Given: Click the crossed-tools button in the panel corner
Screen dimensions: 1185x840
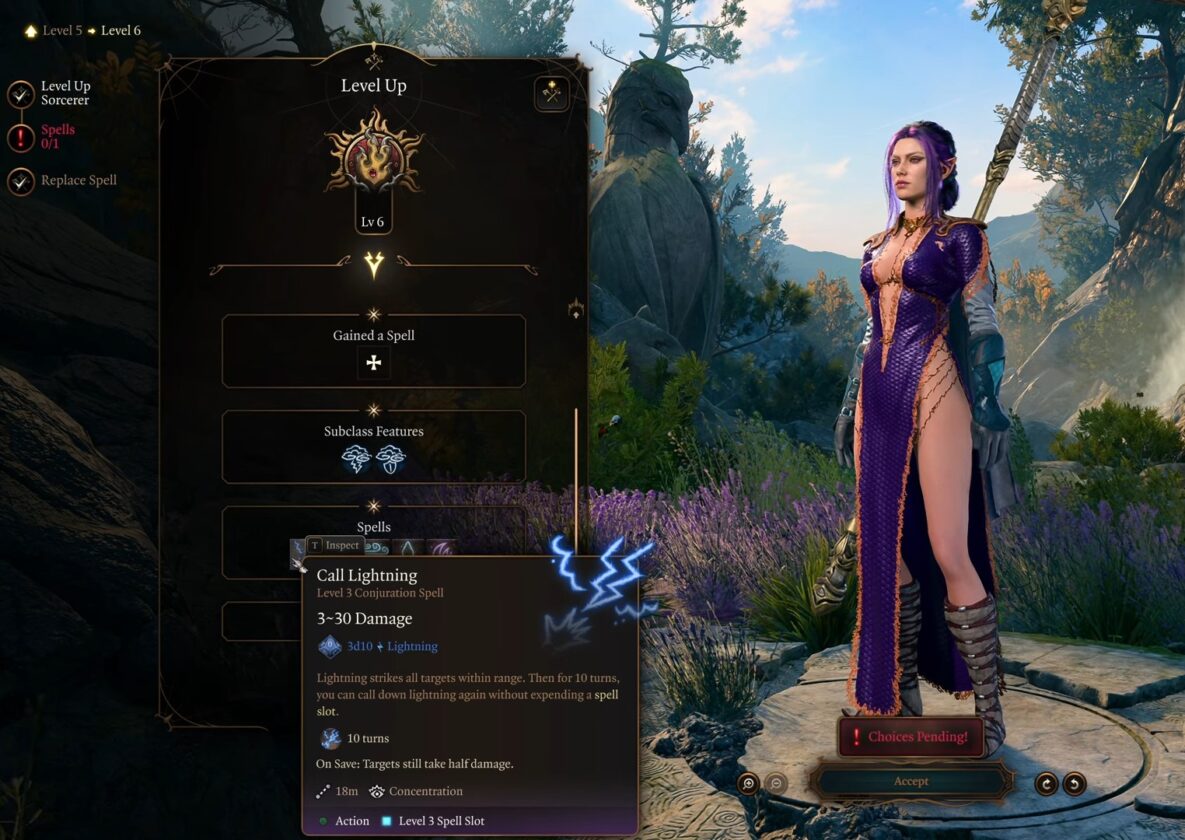Looking at the screenshot, I should click(551, 94).
